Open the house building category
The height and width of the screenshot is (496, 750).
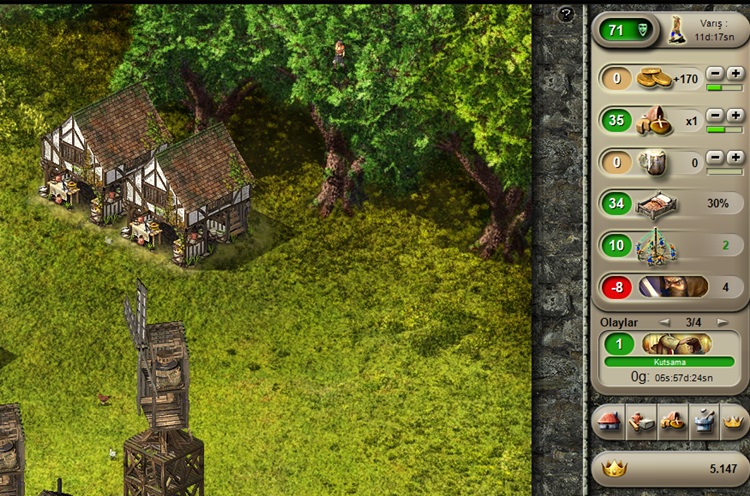pos(609,422)
